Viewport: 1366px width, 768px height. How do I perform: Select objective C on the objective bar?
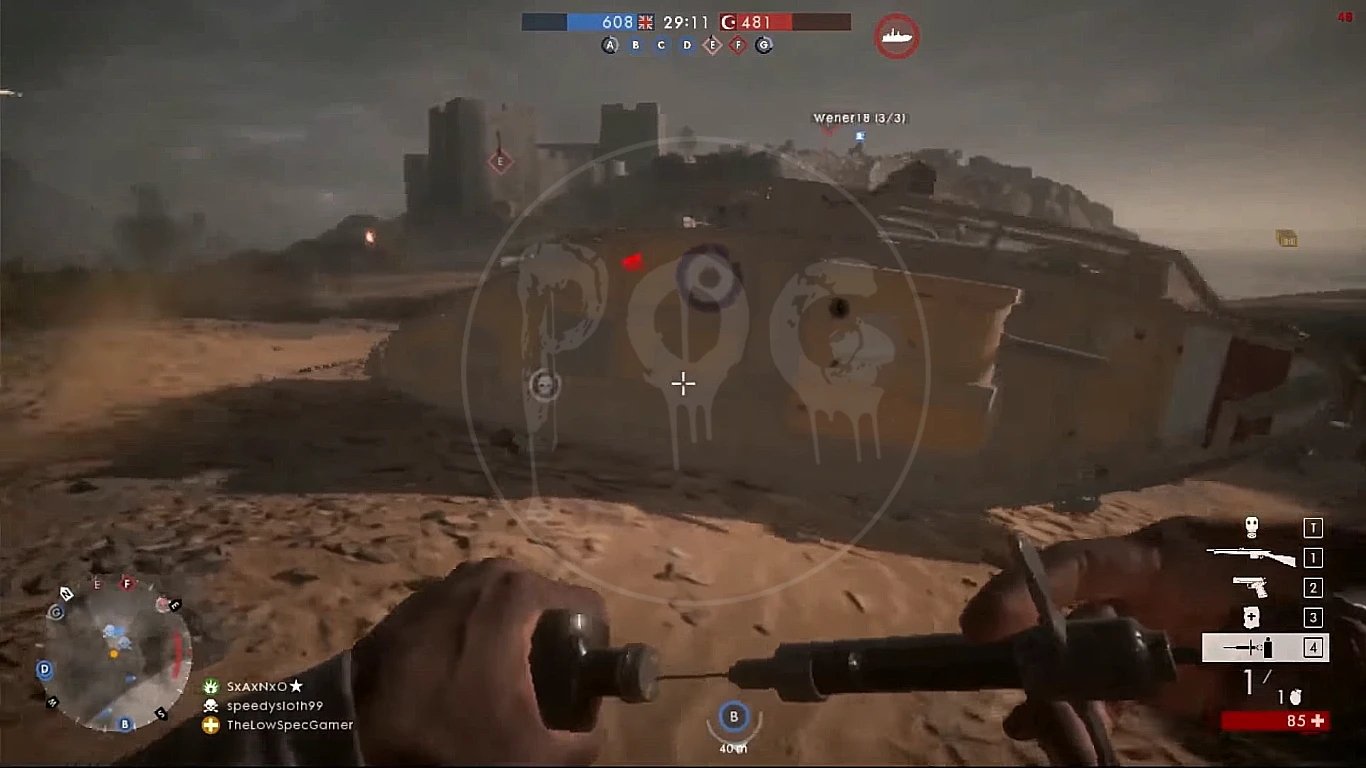(x=660, y=45)
